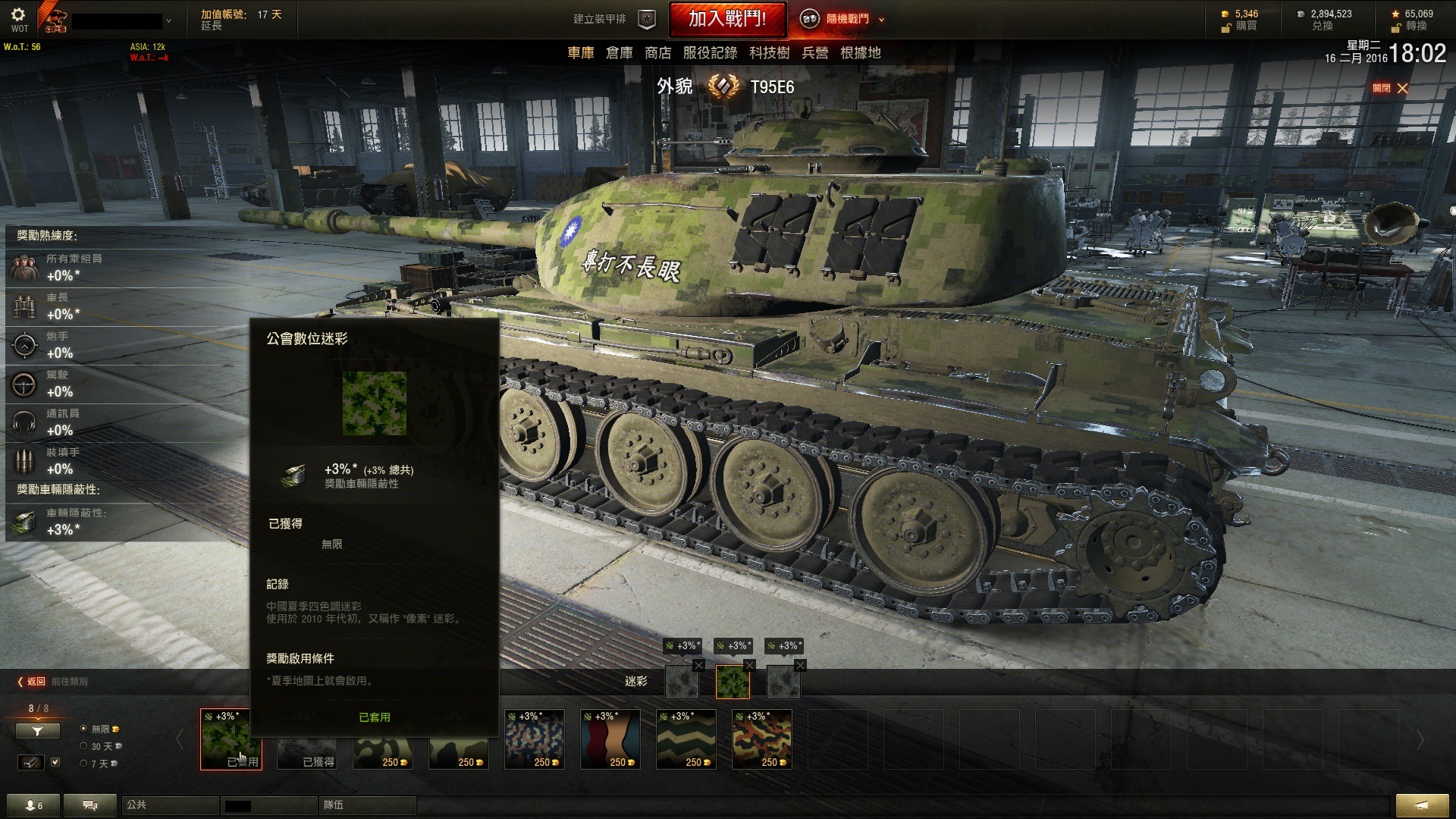Switch to the 車庫 garage tab
Image resolution: width=1456 pixels, height=819 pixels.
point(581,52)
